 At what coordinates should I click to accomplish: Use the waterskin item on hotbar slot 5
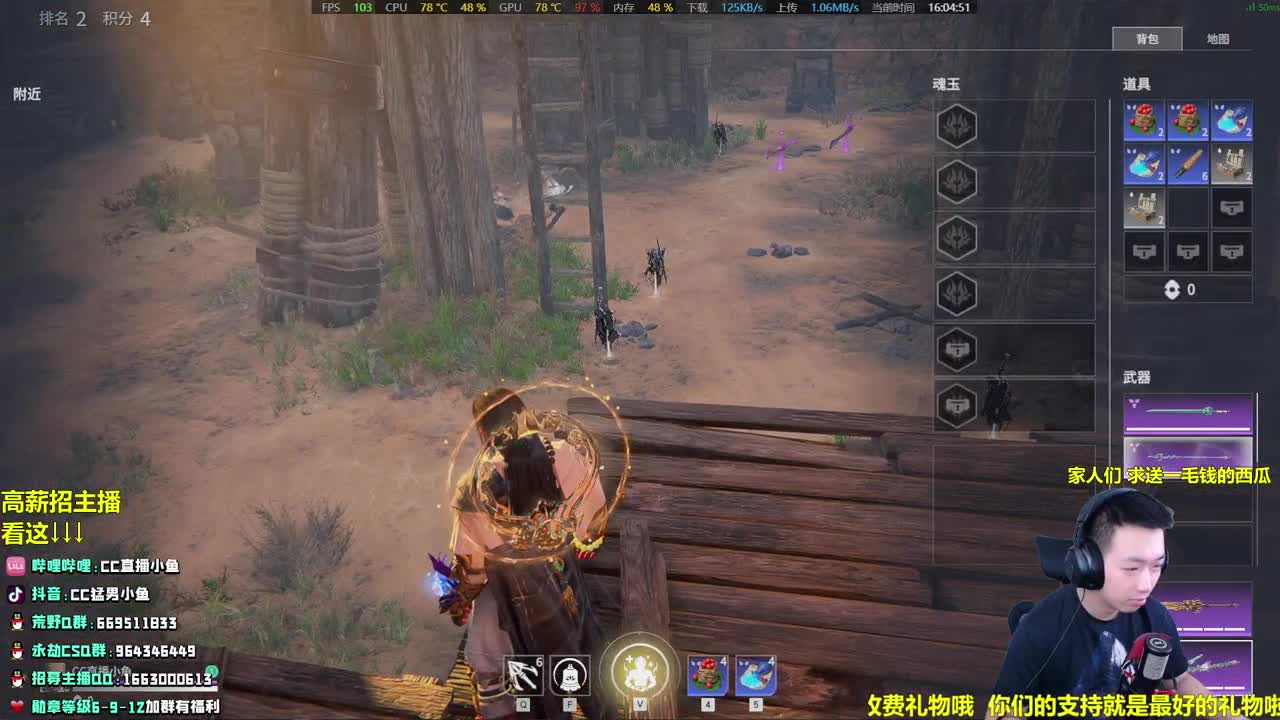[756, 675]
